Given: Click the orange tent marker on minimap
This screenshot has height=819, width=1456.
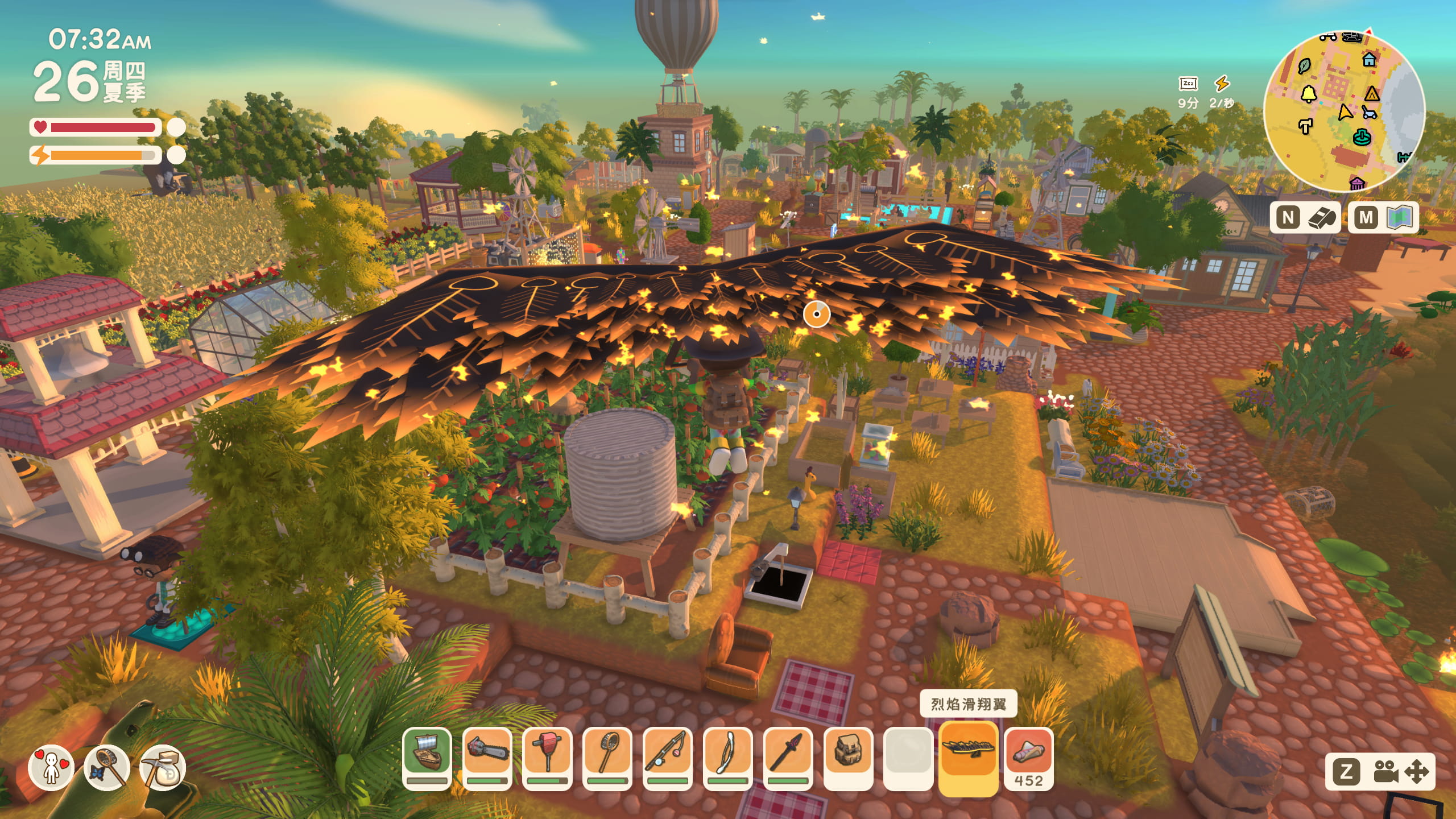Looking at the screenshot, I should point(1372,93).
